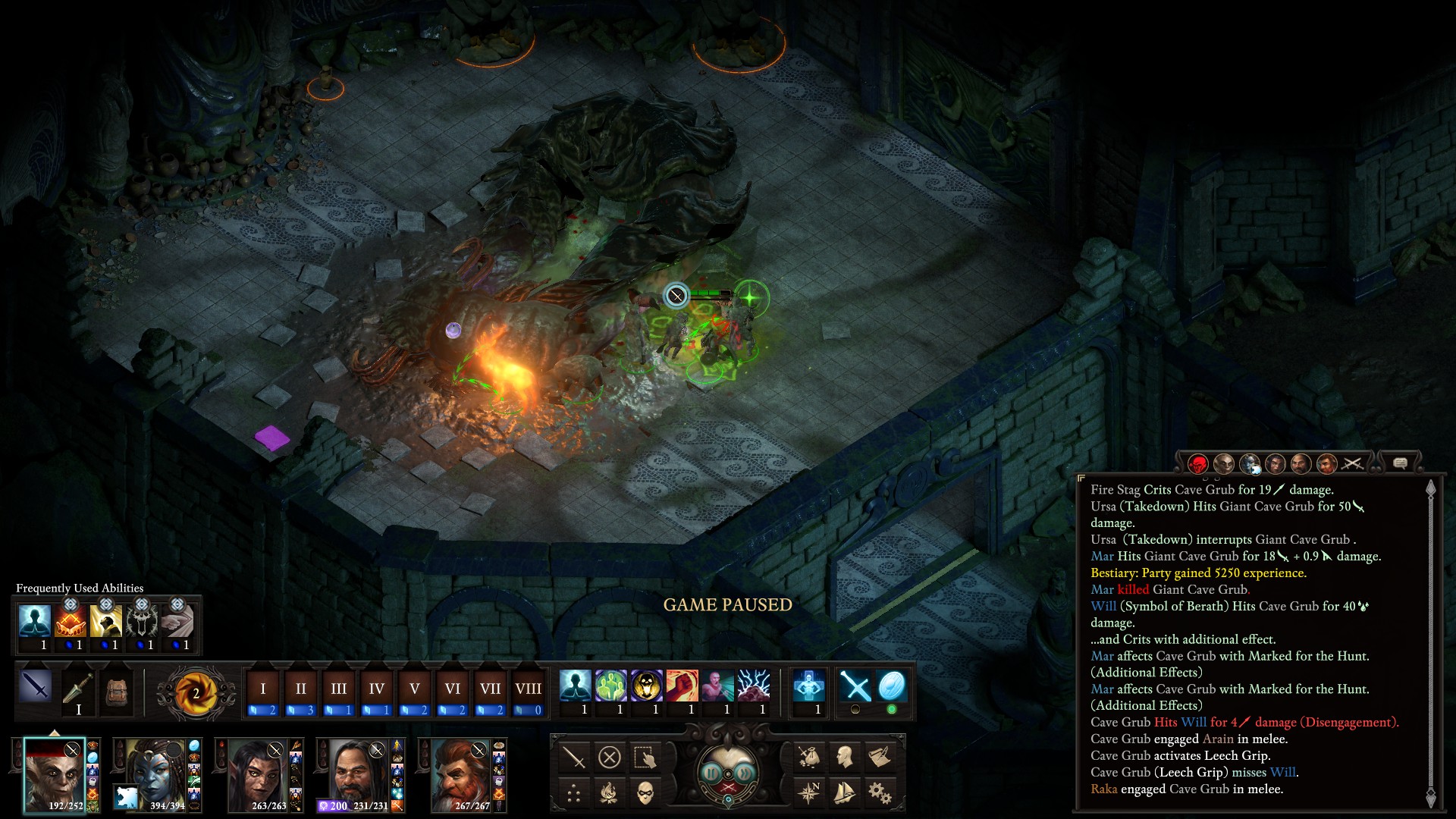1456x819 pixels.
Task: Open spell level III abilities
Action: (338, 689)
